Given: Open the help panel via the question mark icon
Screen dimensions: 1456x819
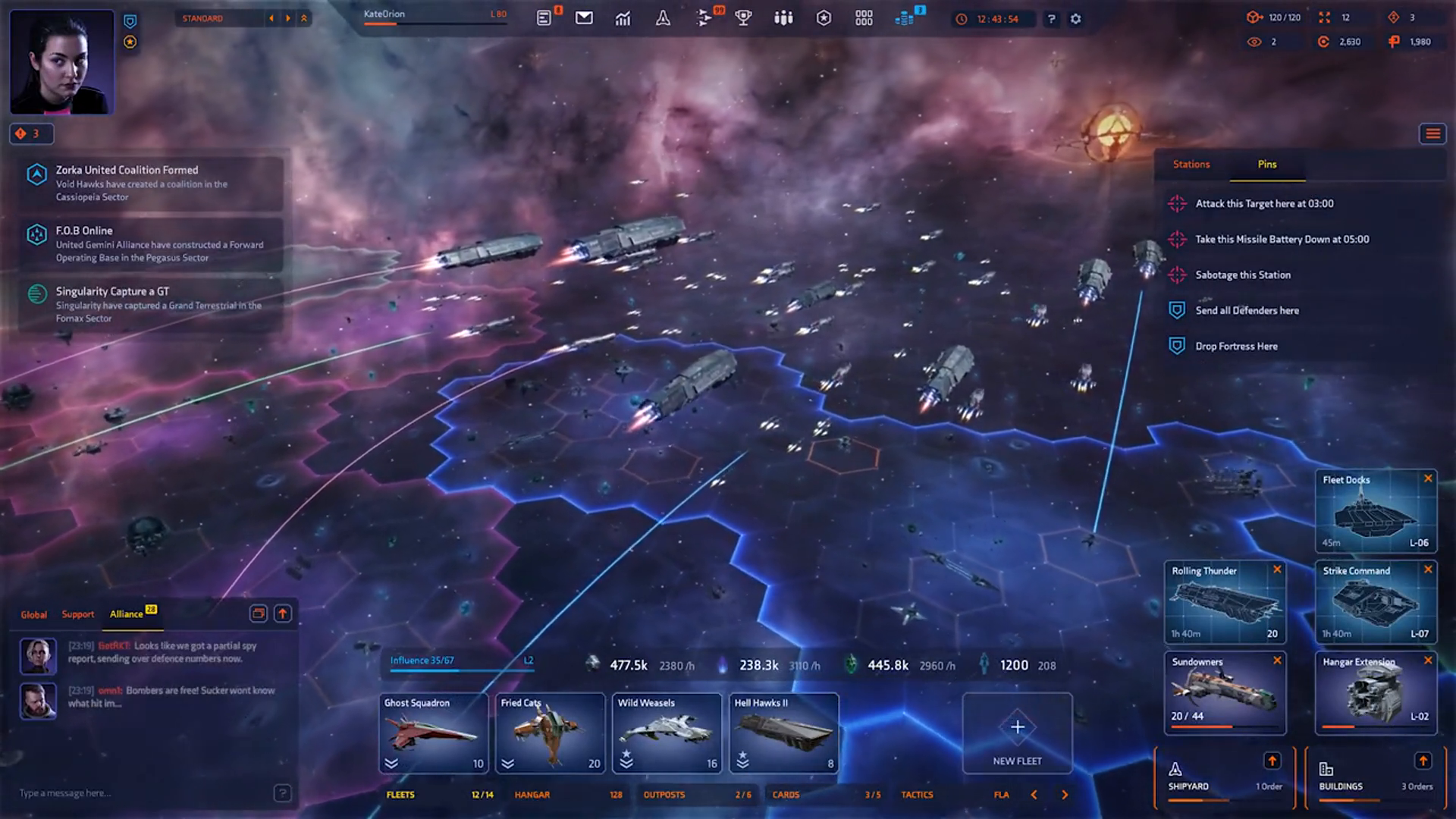Looking at the screenshot, I should pyautogui.click(x=1050, y=19).
